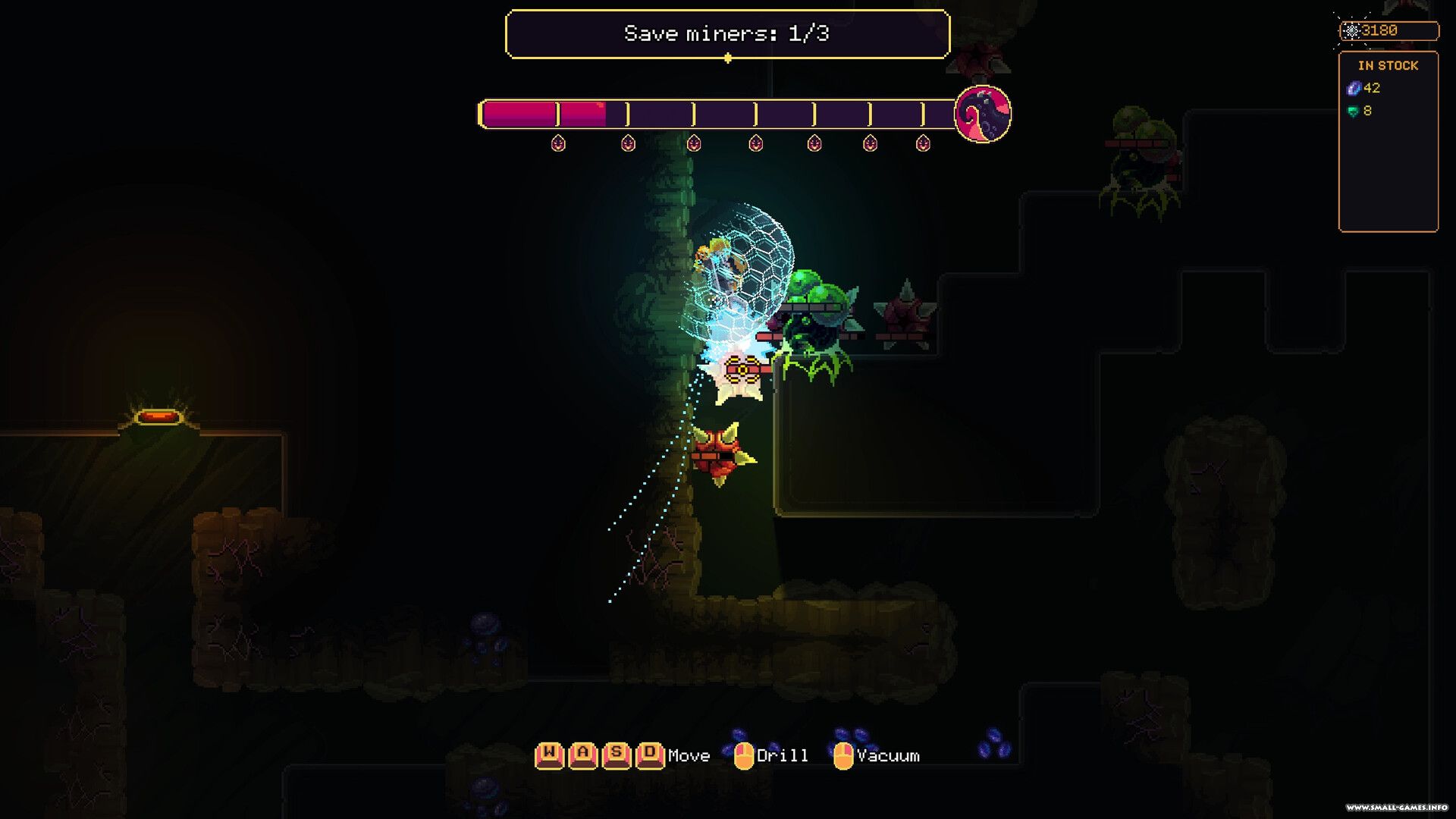Click the Save miners objective tracker

pyautogui.click(x=726, y=34)
